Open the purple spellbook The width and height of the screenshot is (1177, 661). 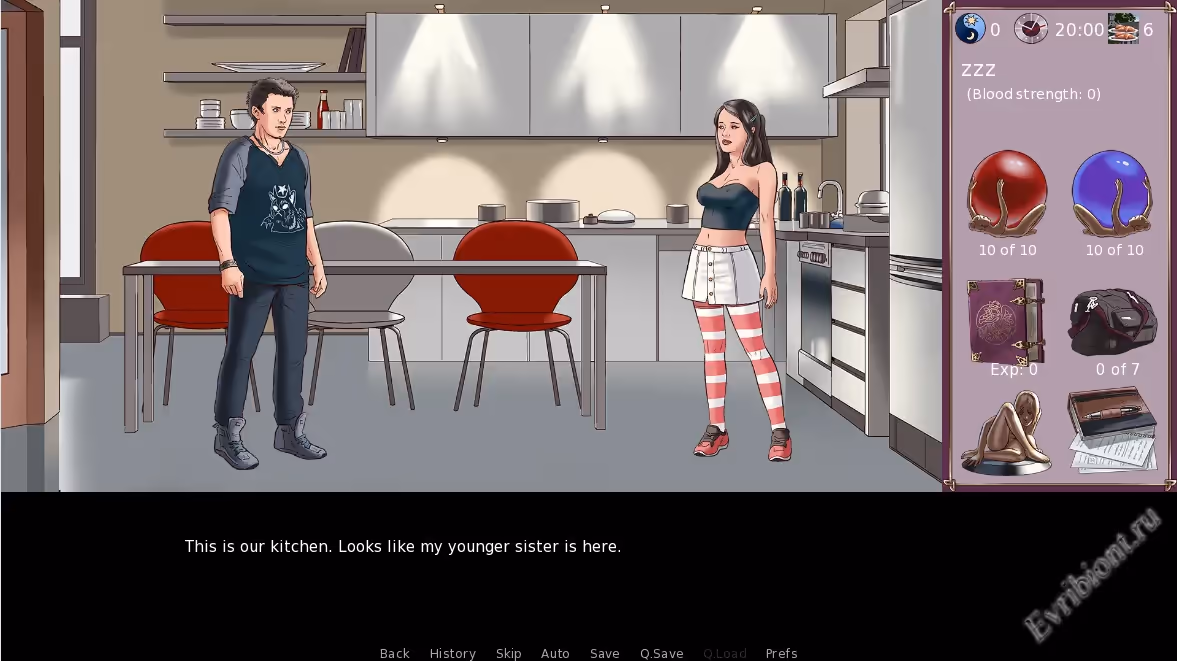pos(1005,321)
